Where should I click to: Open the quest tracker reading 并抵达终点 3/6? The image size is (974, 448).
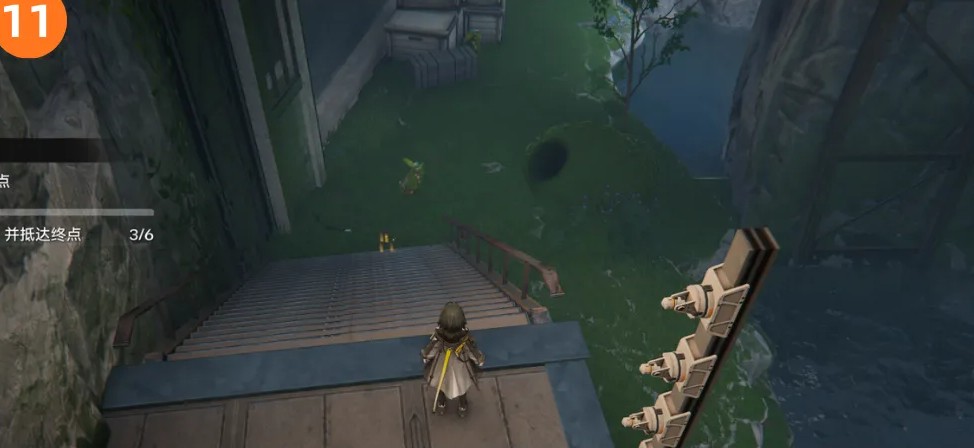(75, 234)
